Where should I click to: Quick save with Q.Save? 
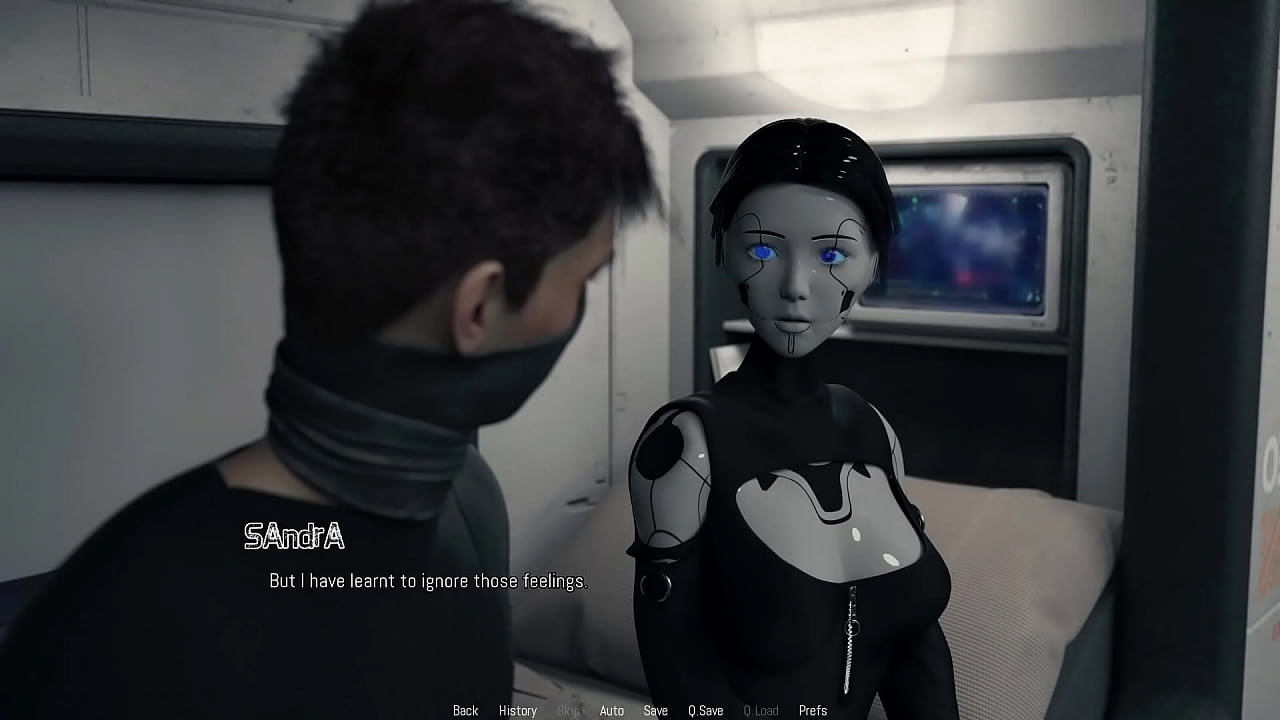click(705, 710)
